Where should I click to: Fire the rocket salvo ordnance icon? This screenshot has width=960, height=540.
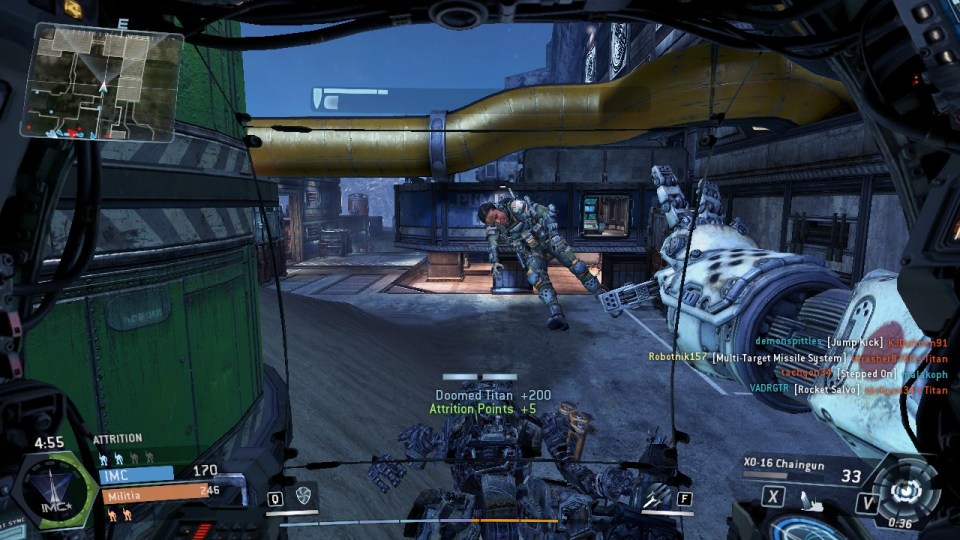point(656,496)
